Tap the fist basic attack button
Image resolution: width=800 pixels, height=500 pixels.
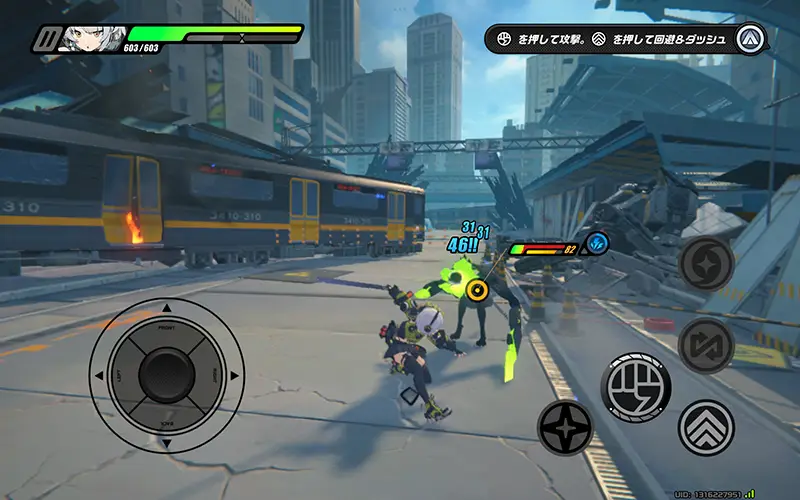pos(635,386)
